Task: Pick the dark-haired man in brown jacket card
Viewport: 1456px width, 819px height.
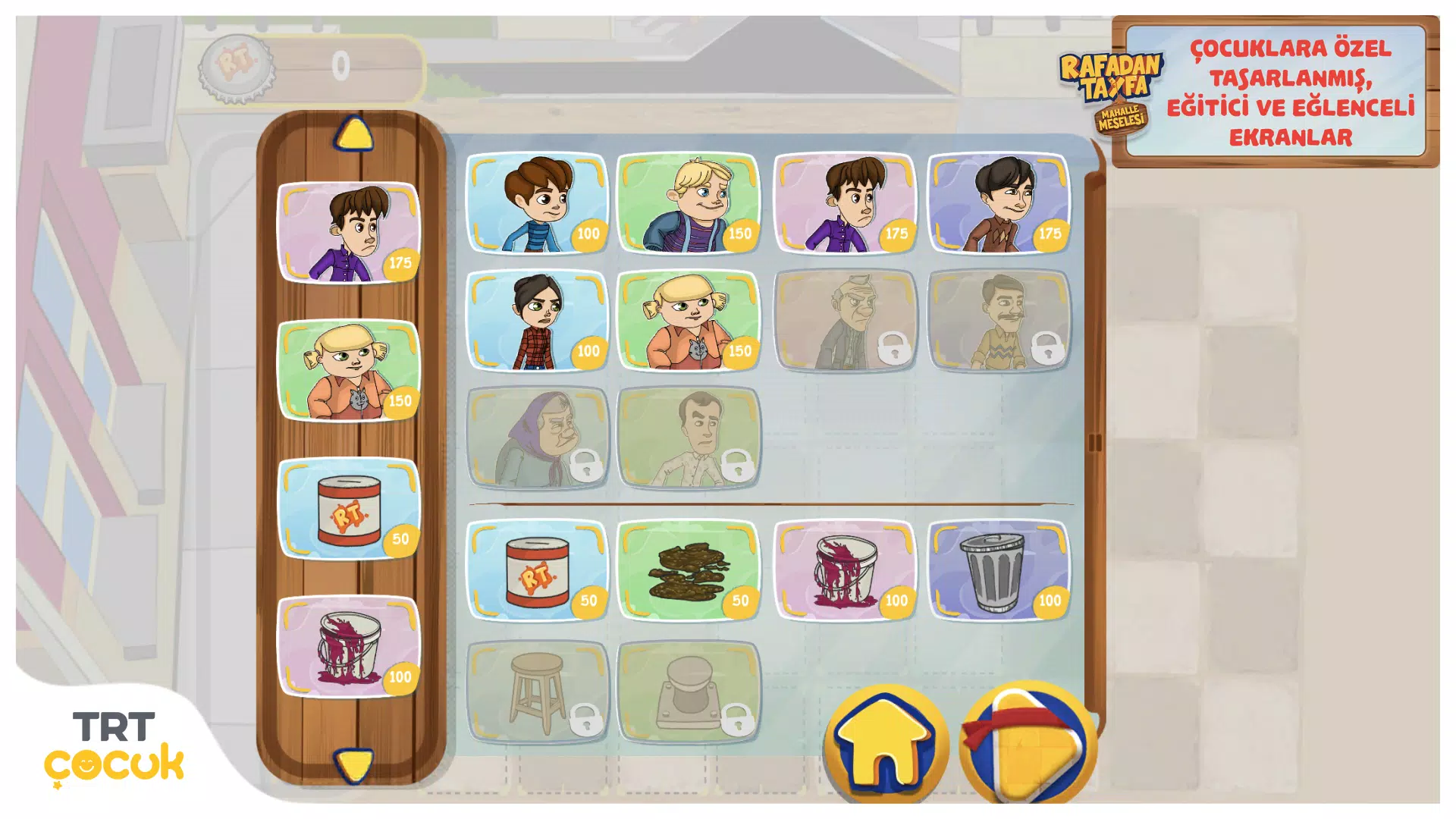Action: coord(999,203)
